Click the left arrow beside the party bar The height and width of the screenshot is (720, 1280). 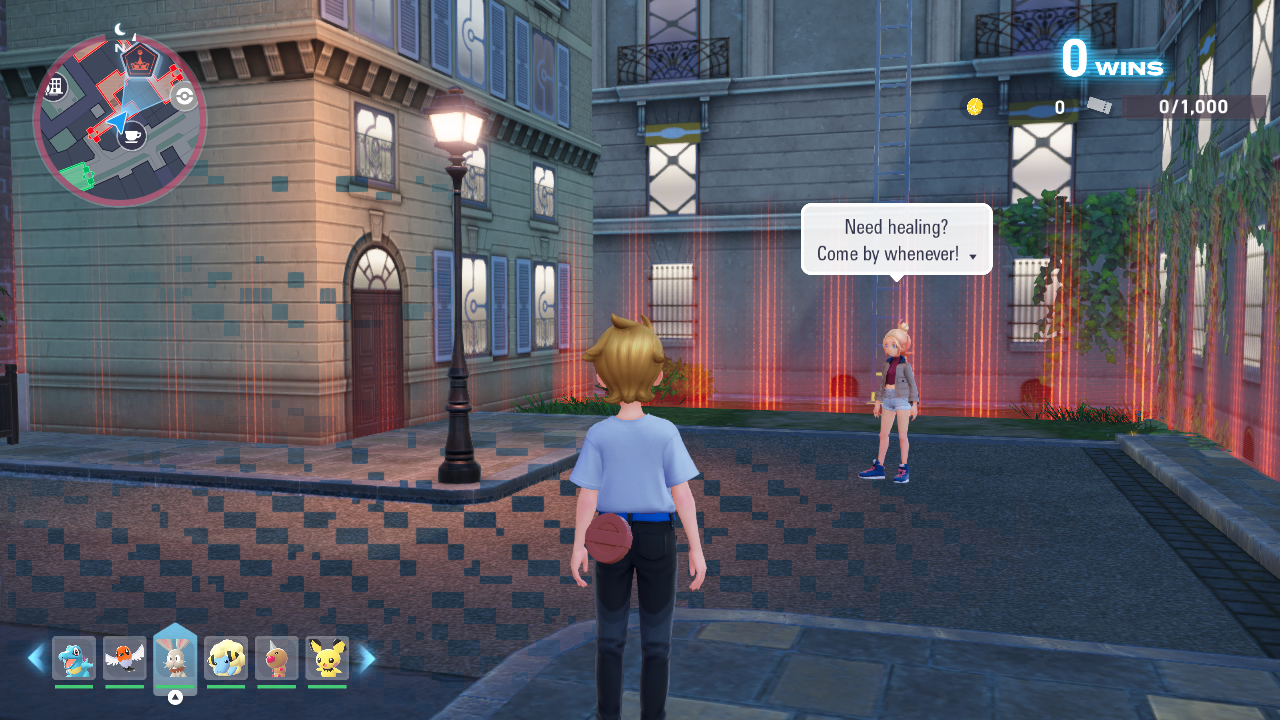[36, 658]
